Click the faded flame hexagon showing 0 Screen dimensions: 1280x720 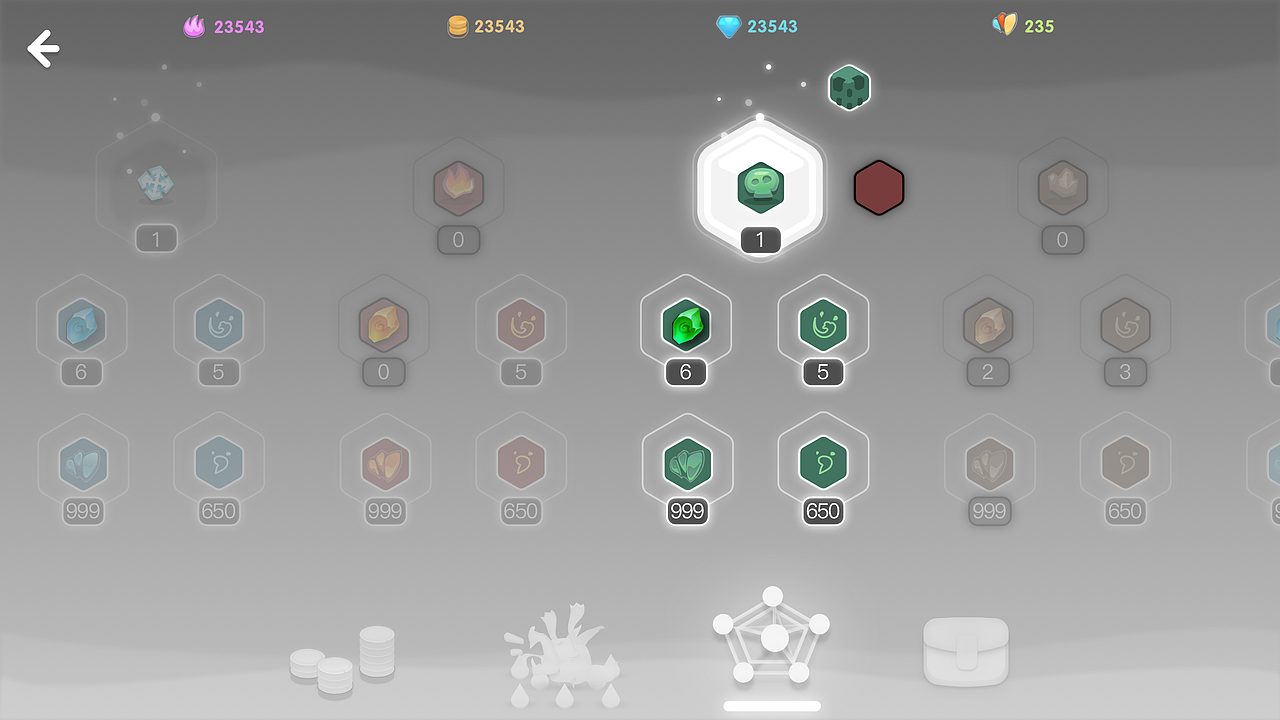tap(458, 188)
